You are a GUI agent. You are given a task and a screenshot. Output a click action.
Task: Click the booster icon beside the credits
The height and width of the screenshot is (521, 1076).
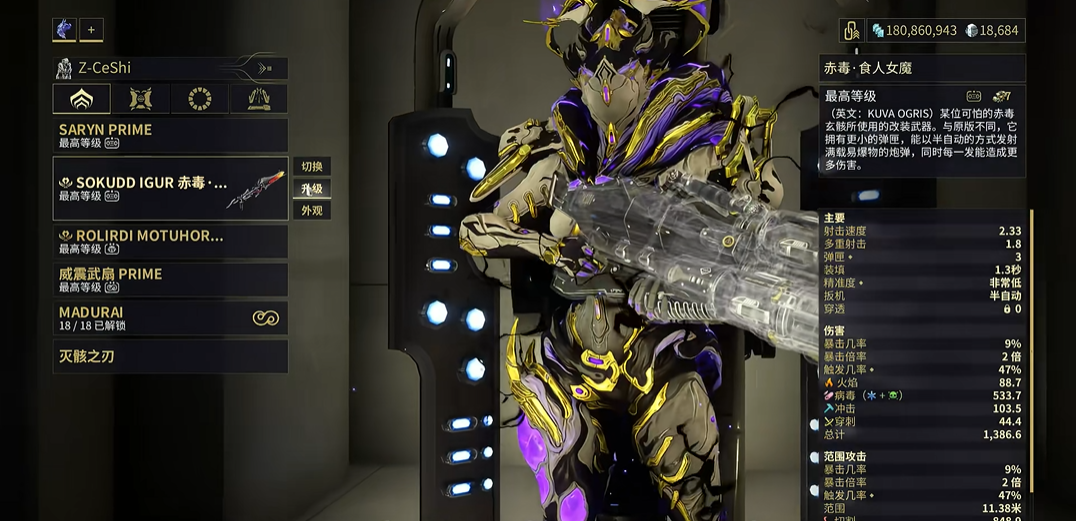pyautogui.click(x=851, y=31)
